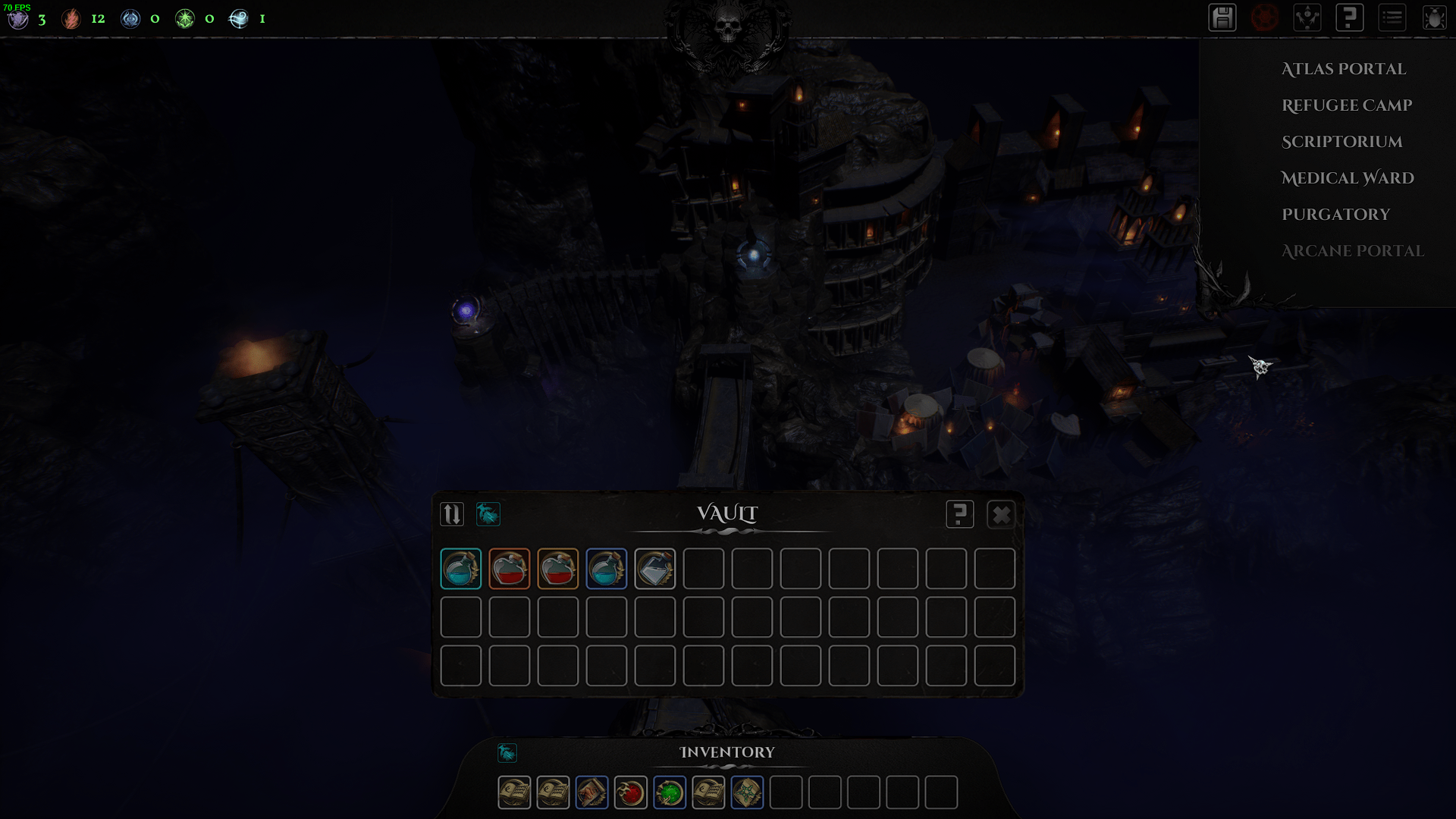
Task: Select the red orb in inventory
Action: [630, 793]
